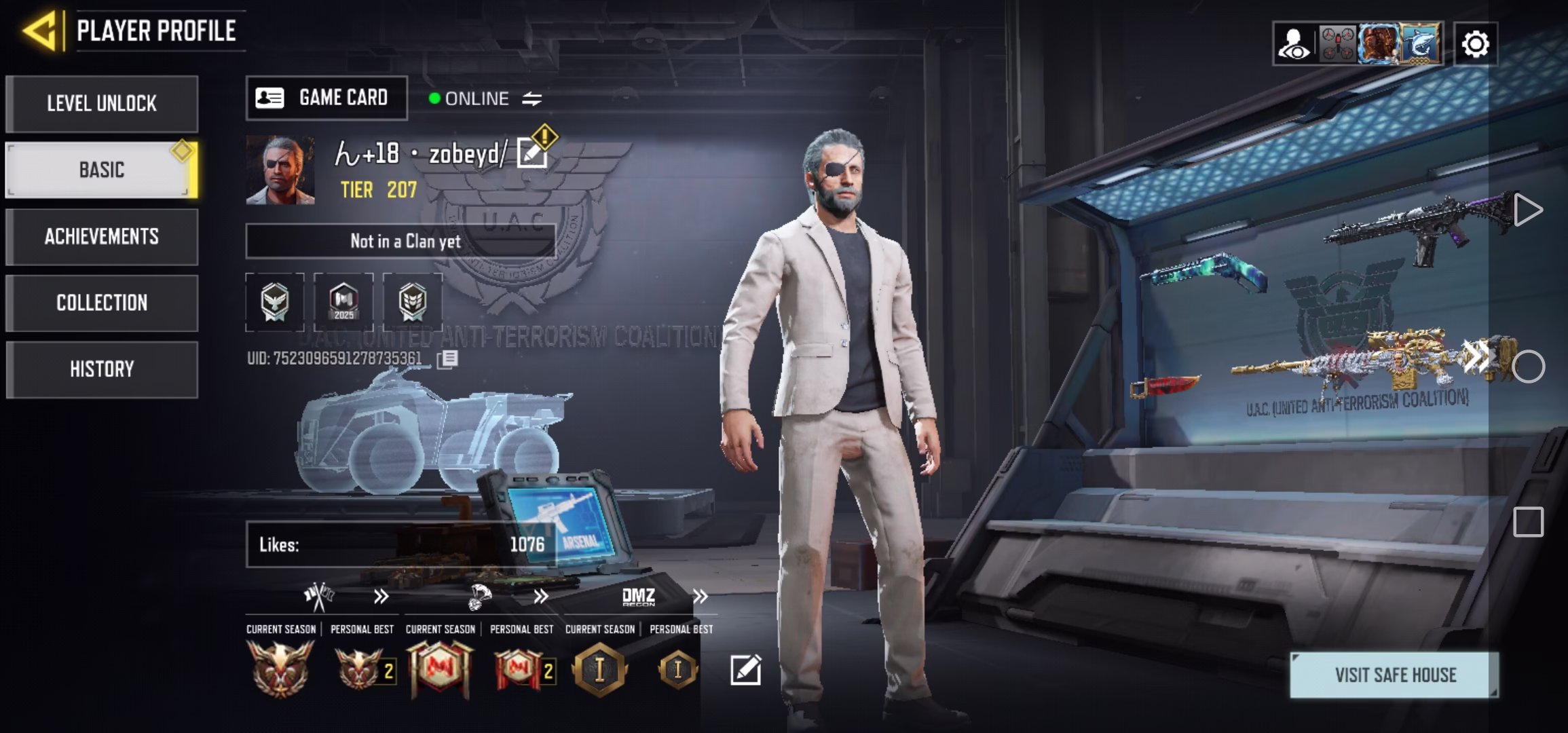Click the spectate eye icon

pos(1294,43)
